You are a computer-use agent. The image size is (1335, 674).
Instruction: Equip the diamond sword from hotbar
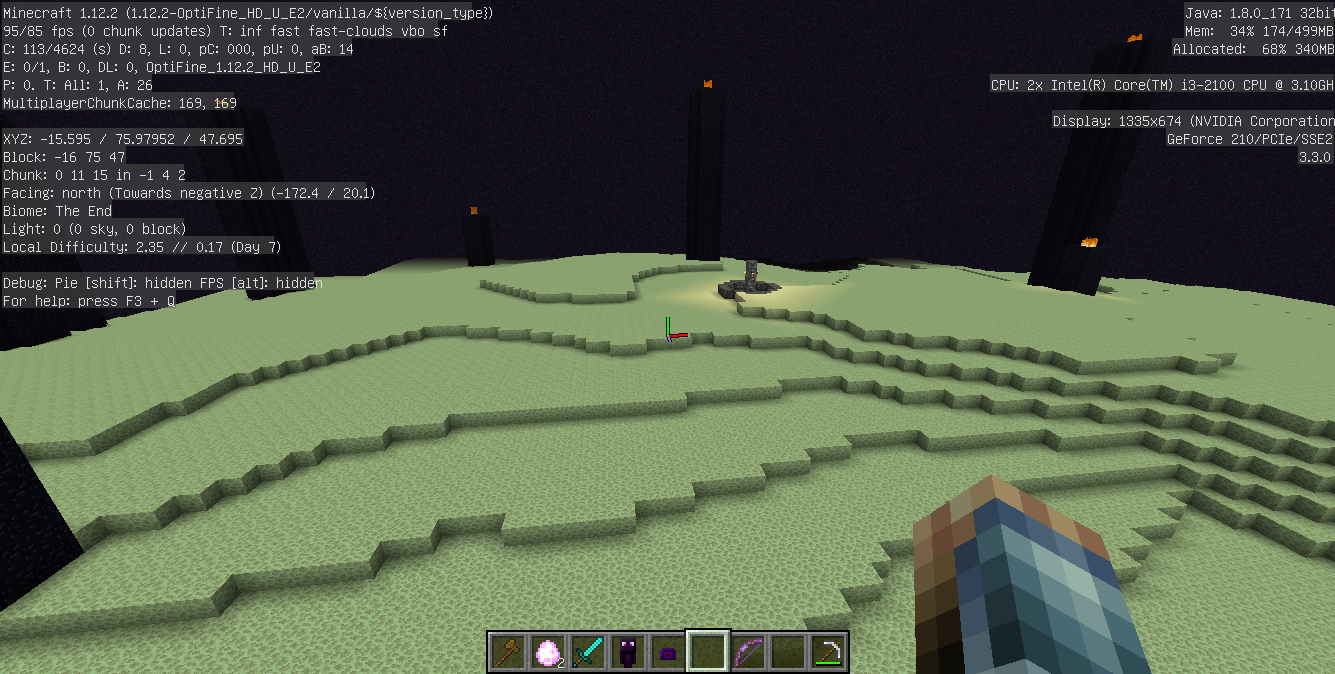tap(588, 652)
